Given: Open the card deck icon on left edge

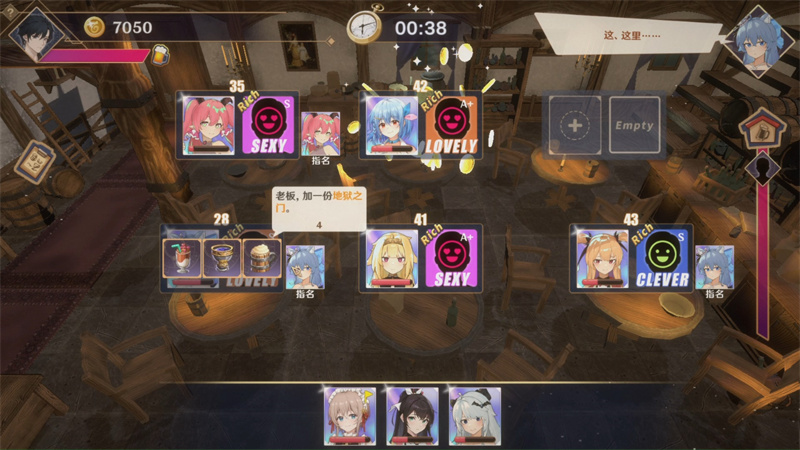Looking at the screenshot, I should (x=36, y=160).
